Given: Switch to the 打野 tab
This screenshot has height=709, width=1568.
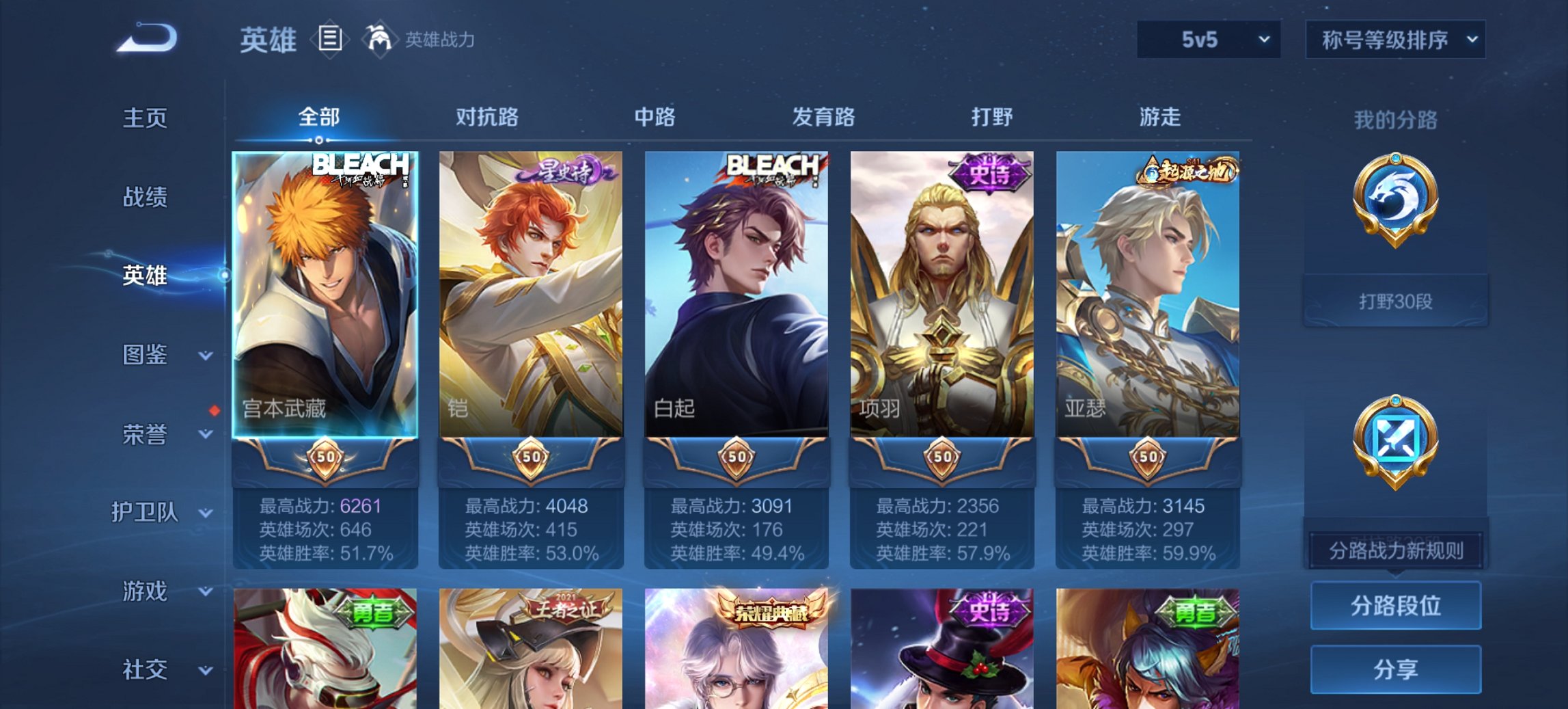Looking at the screenshot, I should click(994, 117).
